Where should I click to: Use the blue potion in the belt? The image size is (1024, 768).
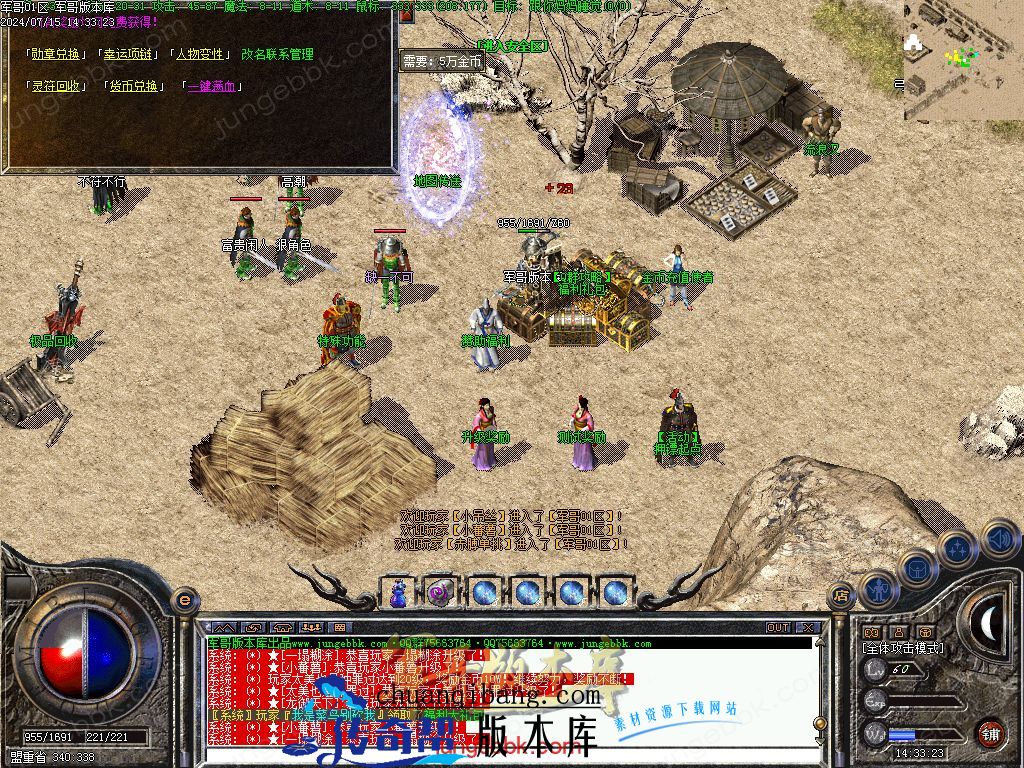click(x=398, y=592)
